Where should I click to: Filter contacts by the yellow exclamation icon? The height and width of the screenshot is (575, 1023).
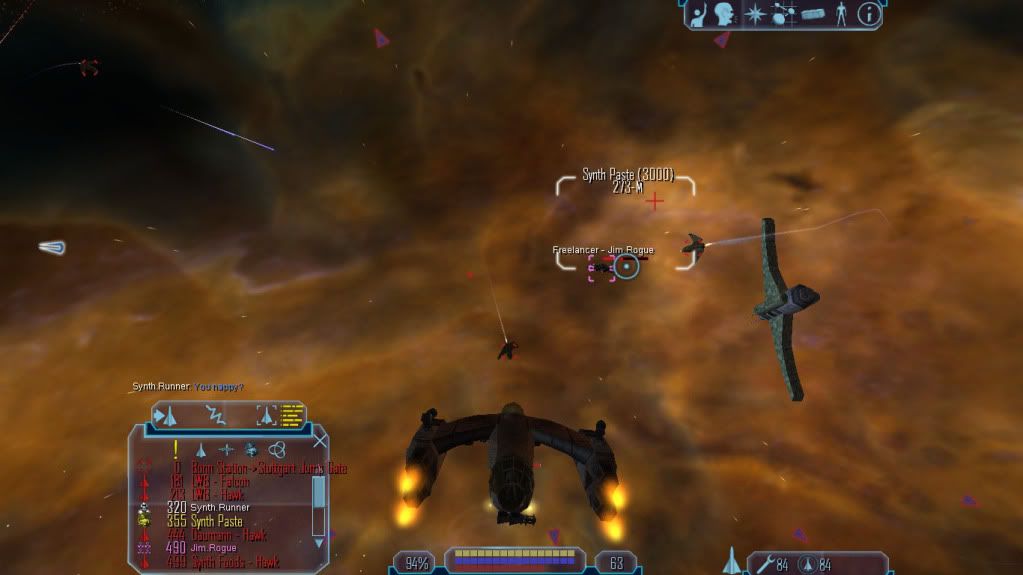point(176,449)
